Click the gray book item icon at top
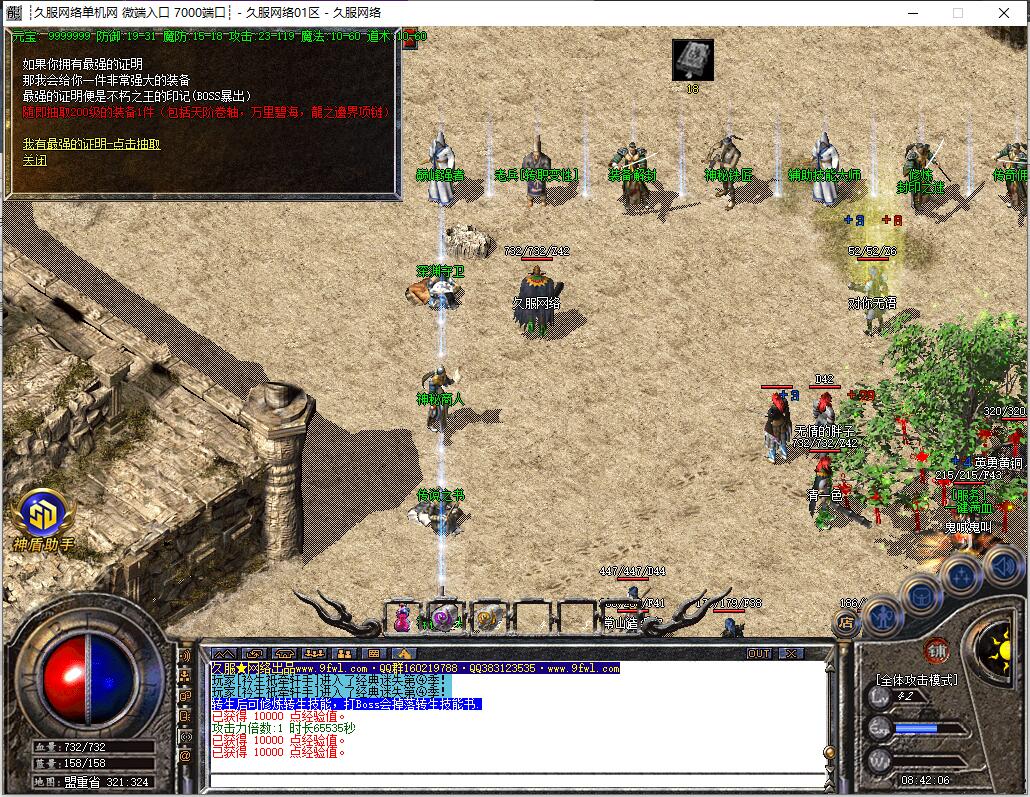The width and height of the screenshot is (1030, 797). tap(692, 60)
